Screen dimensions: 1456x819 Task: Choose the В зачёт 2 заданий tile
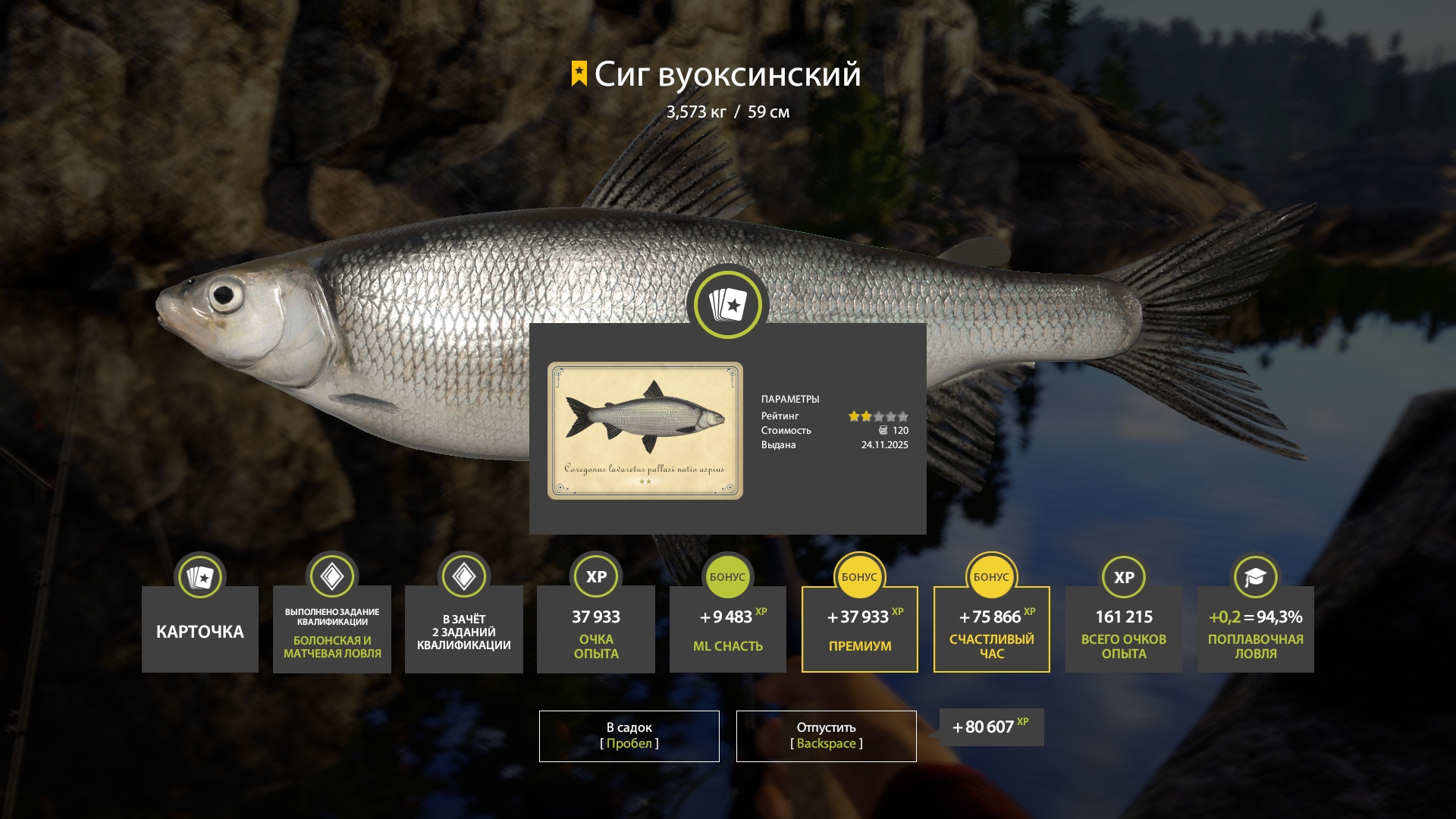pos(464,629)
